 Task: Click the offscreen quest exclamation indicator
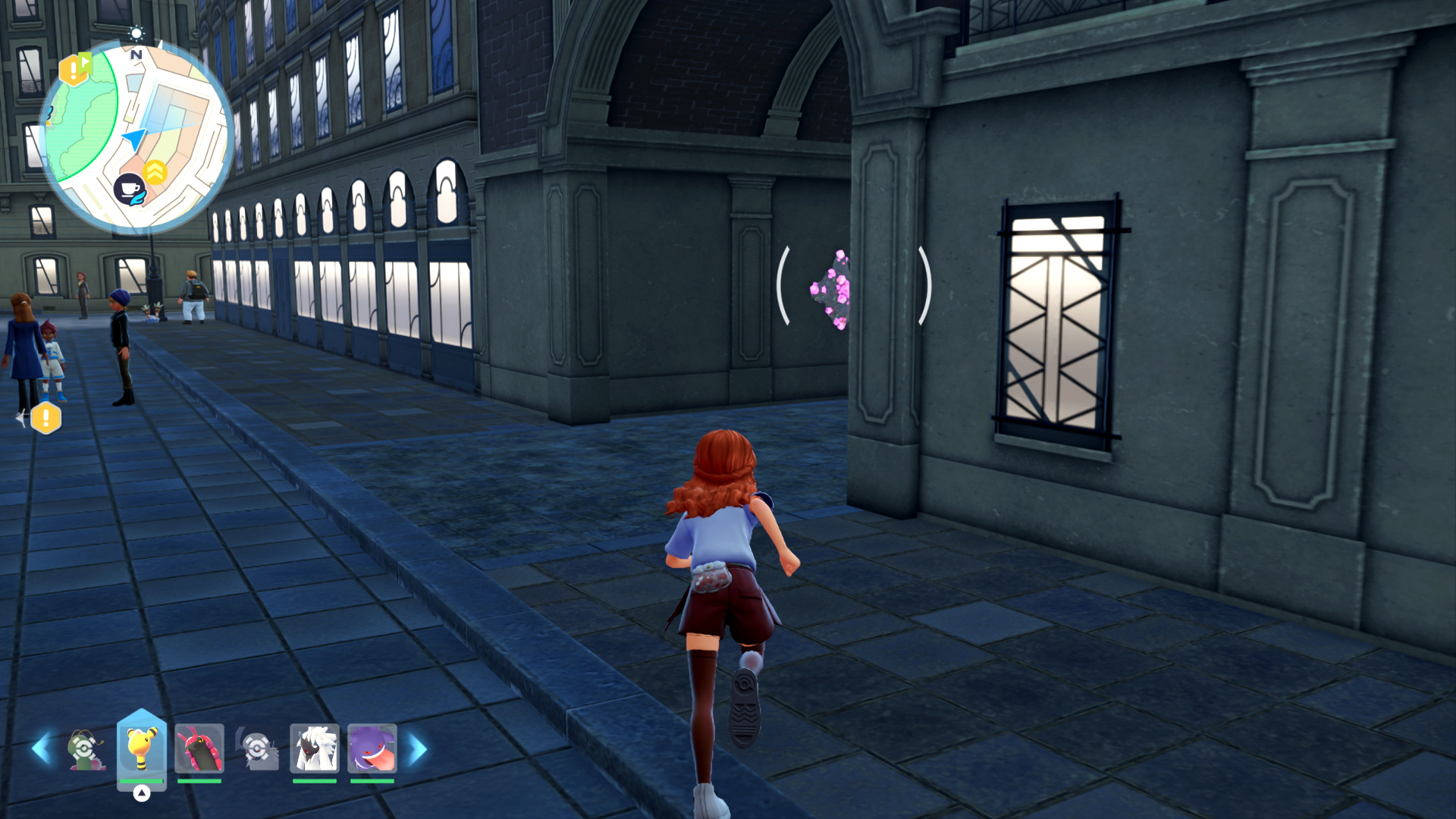point(45,418)
